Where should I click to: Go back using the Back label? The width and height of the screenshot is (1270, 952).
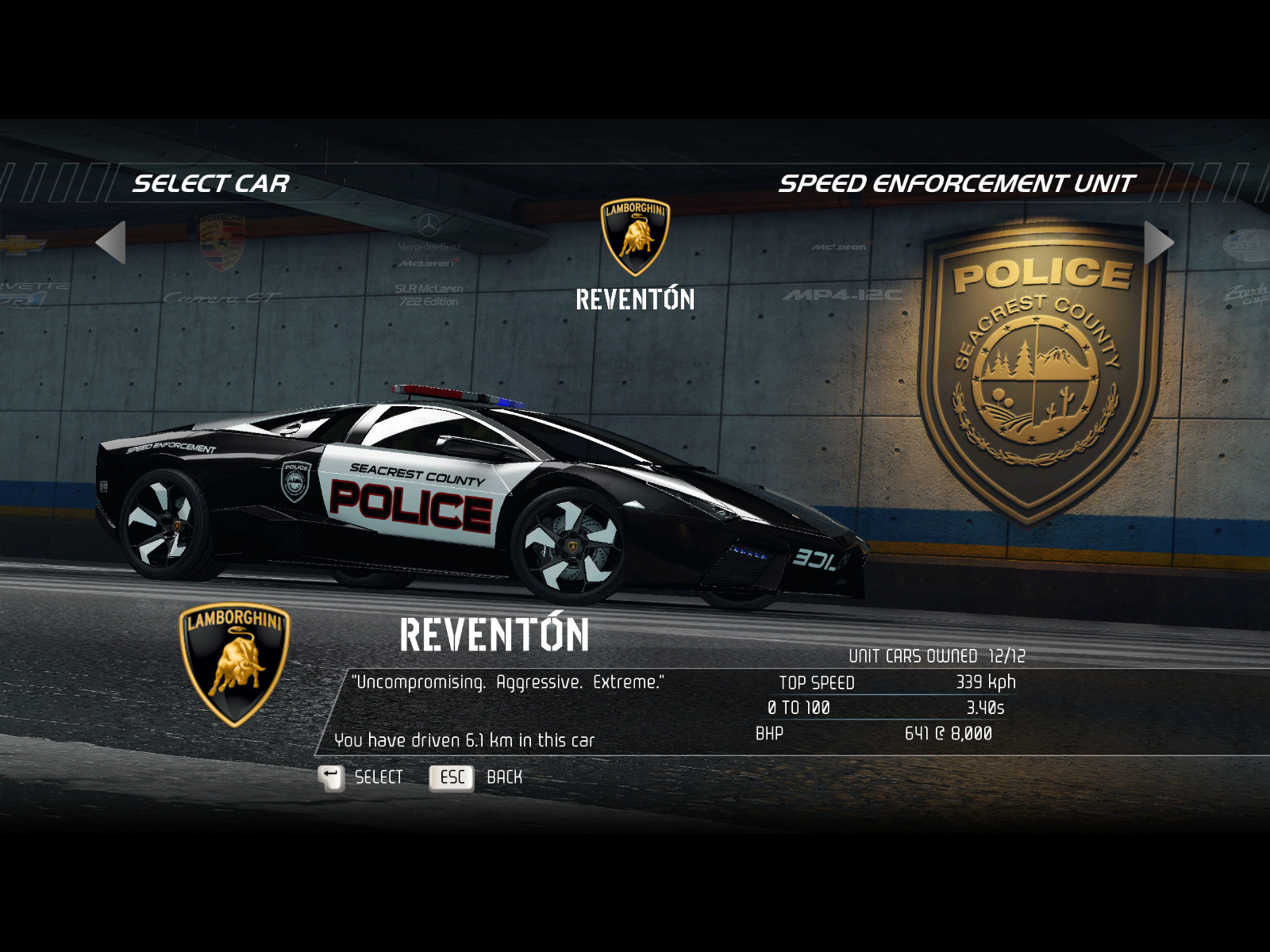504,777
